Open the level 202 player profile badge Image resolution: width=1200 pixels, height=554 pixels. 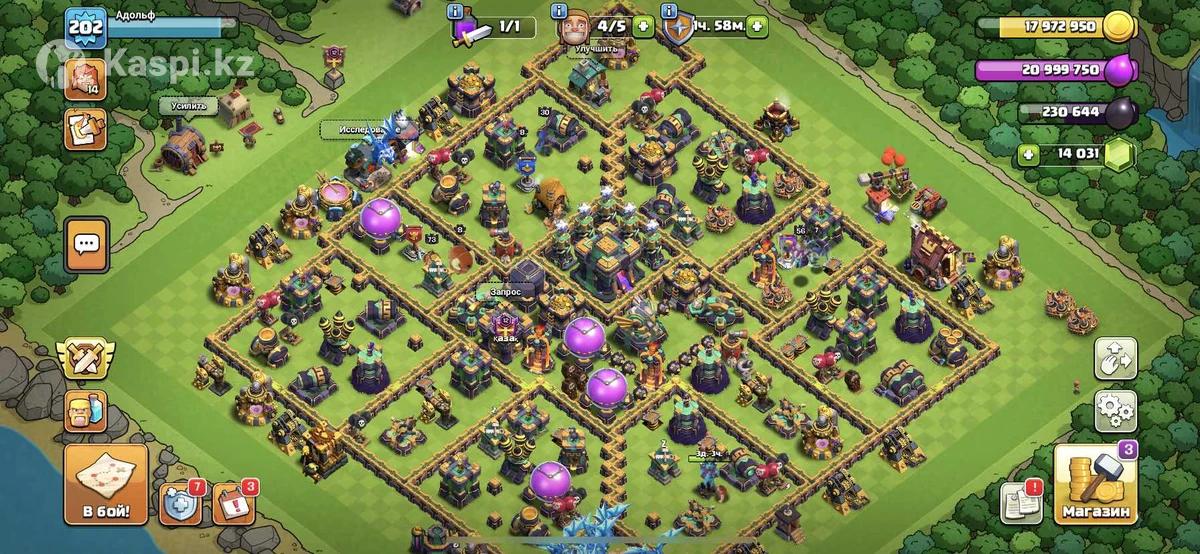(85, 28)
